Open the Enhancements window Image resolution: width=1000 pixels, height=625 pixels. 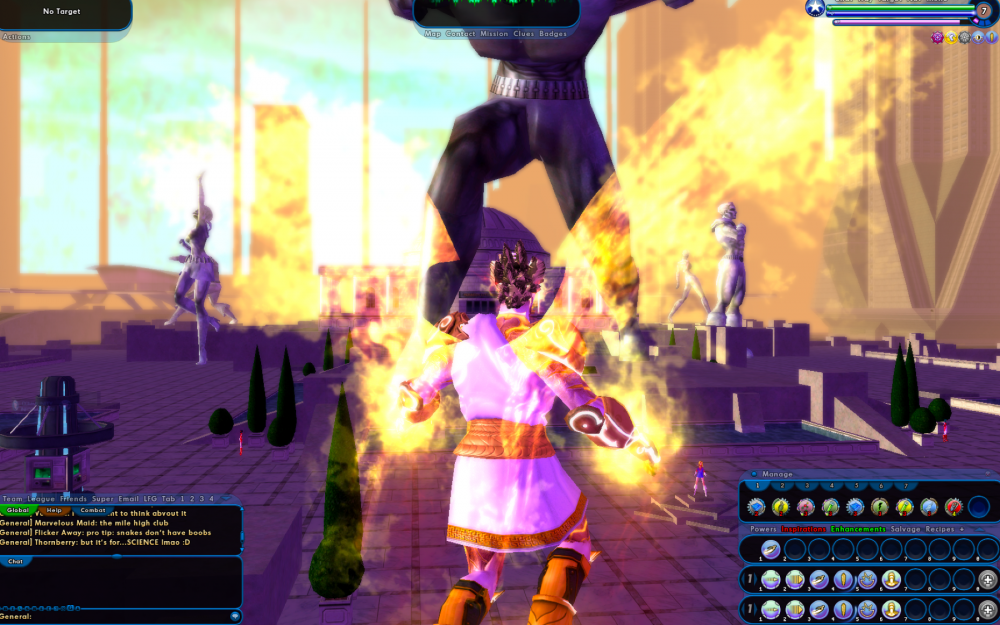click(858, 529)
